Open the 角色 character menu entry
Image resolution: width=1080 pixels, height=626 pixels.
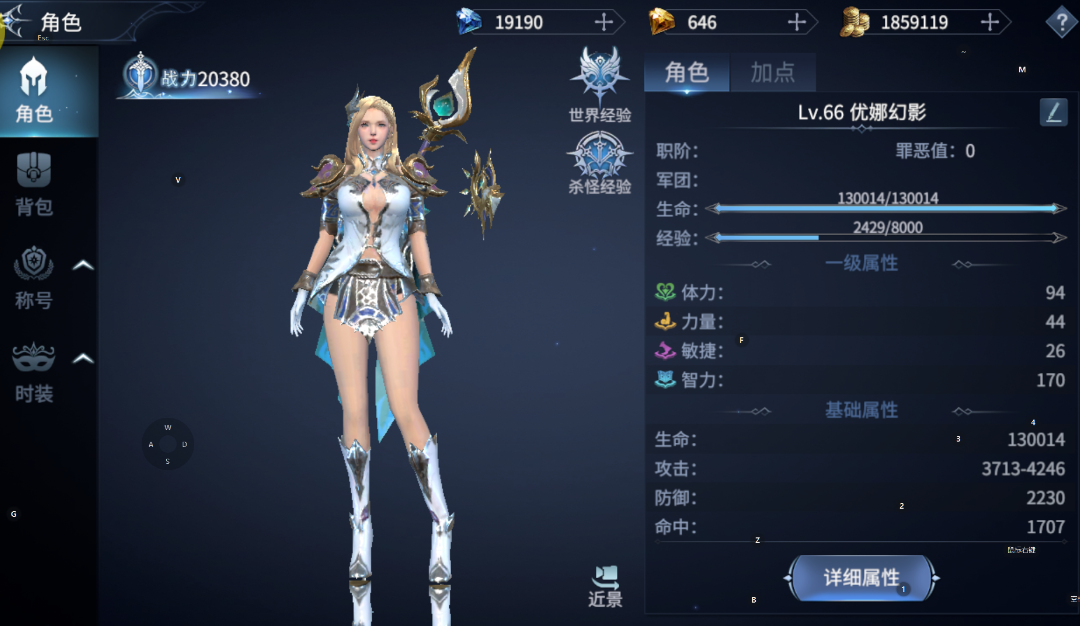[x=34, y=90]
